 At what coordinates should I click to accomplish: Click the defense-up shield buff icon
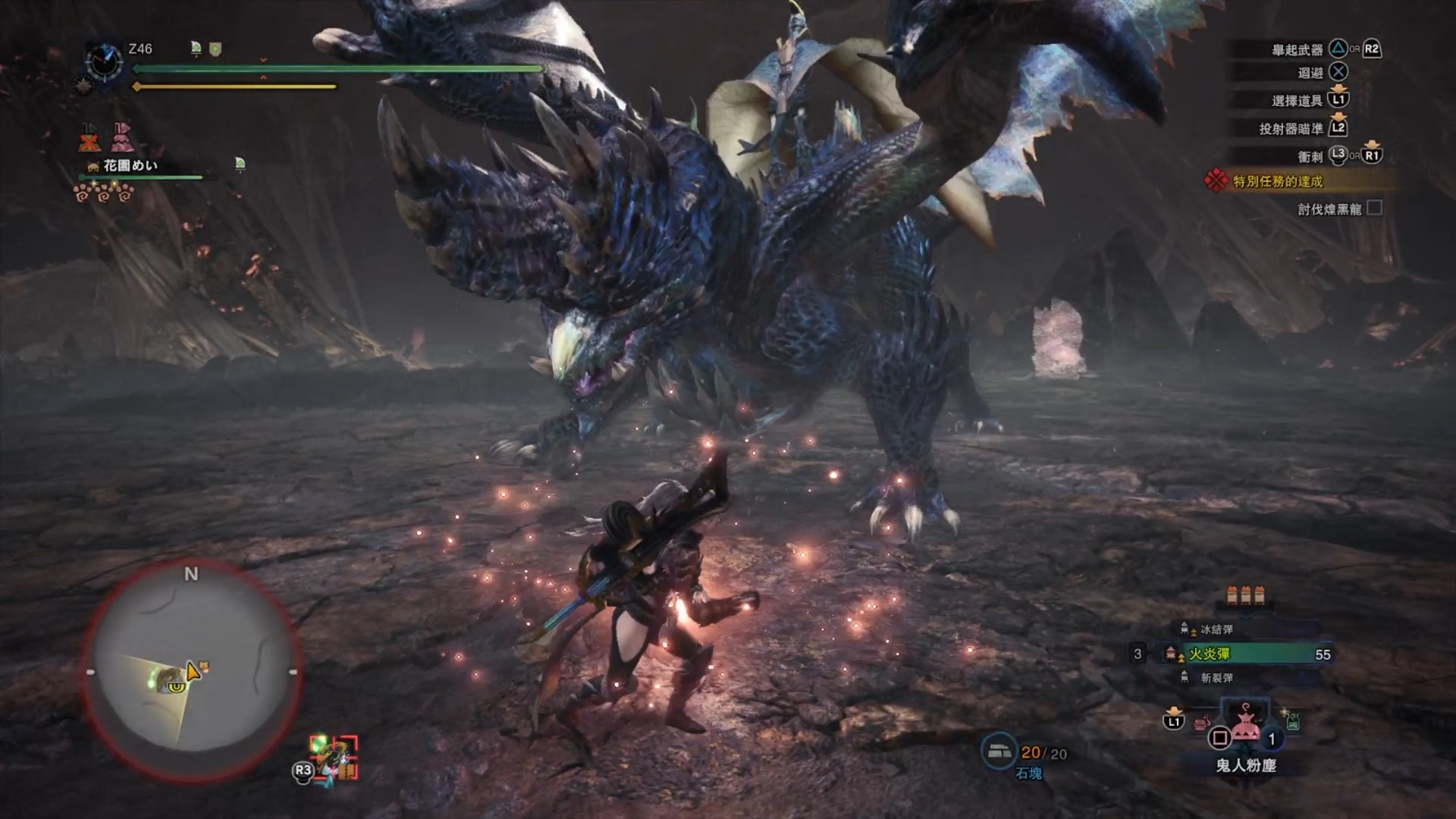215,49
